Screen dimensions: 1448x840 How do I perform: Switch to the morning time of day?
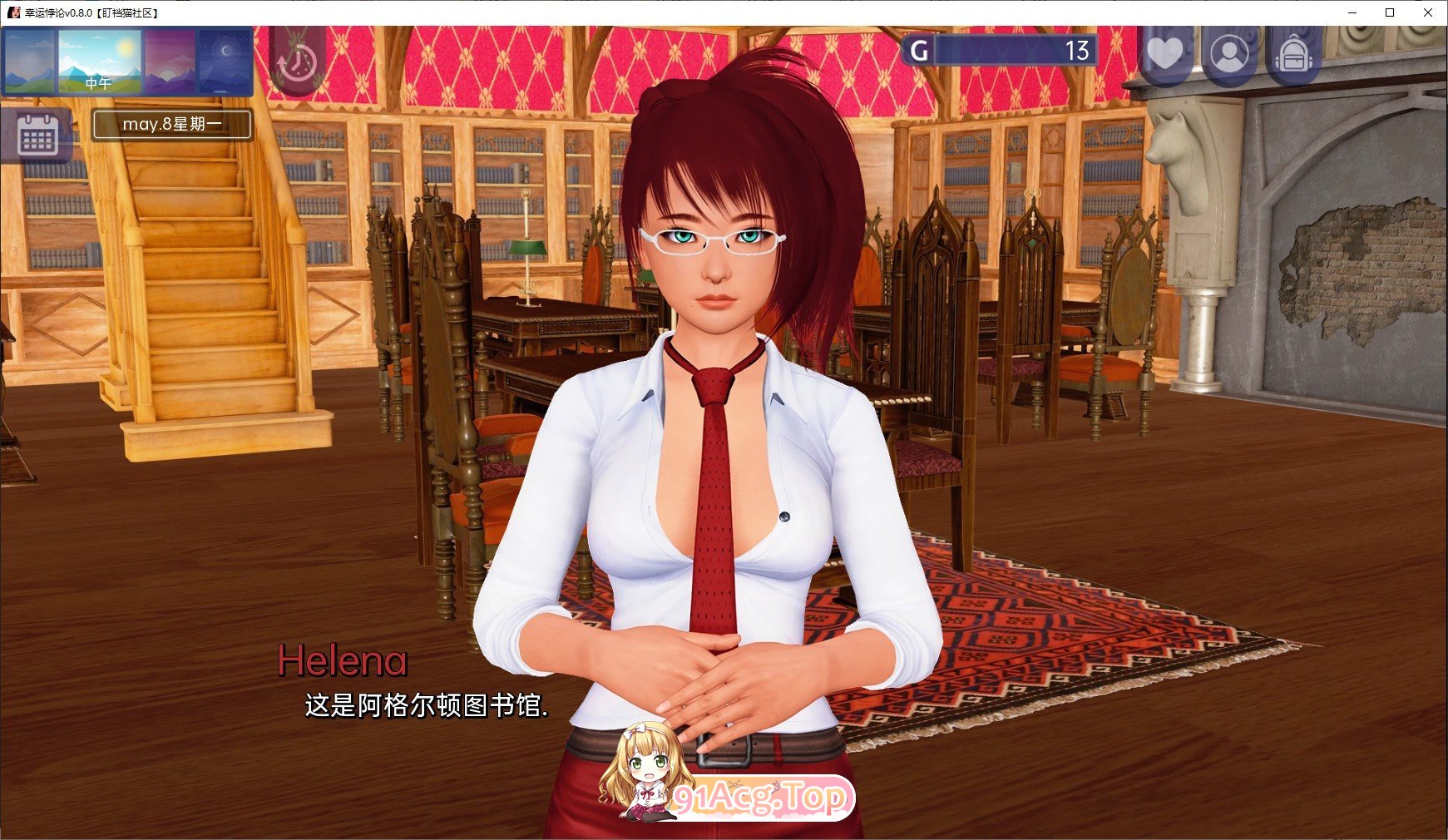coord(31,62)
